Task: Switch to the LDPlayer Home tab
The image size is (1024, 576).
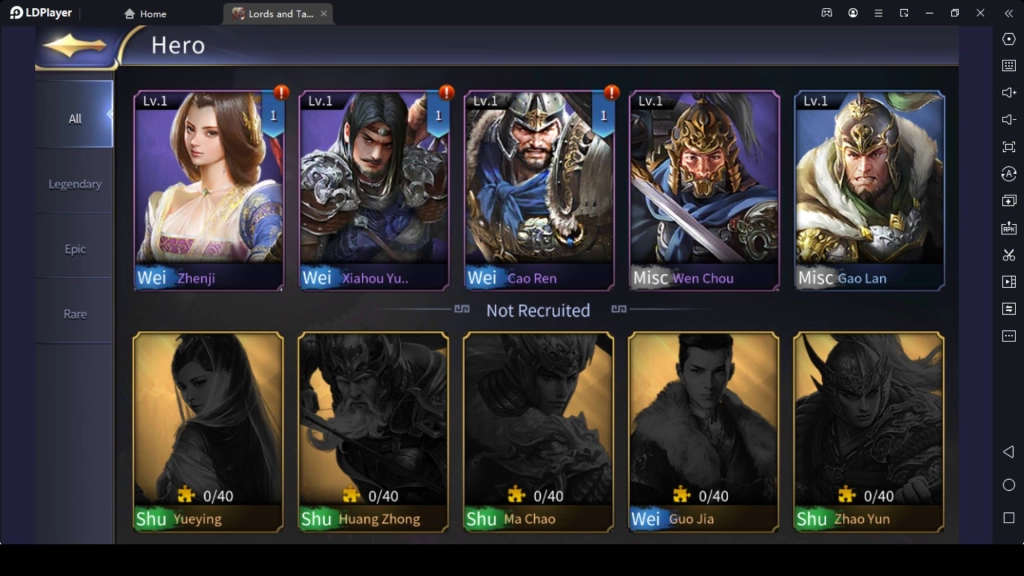Action: [x=146, y=14]
